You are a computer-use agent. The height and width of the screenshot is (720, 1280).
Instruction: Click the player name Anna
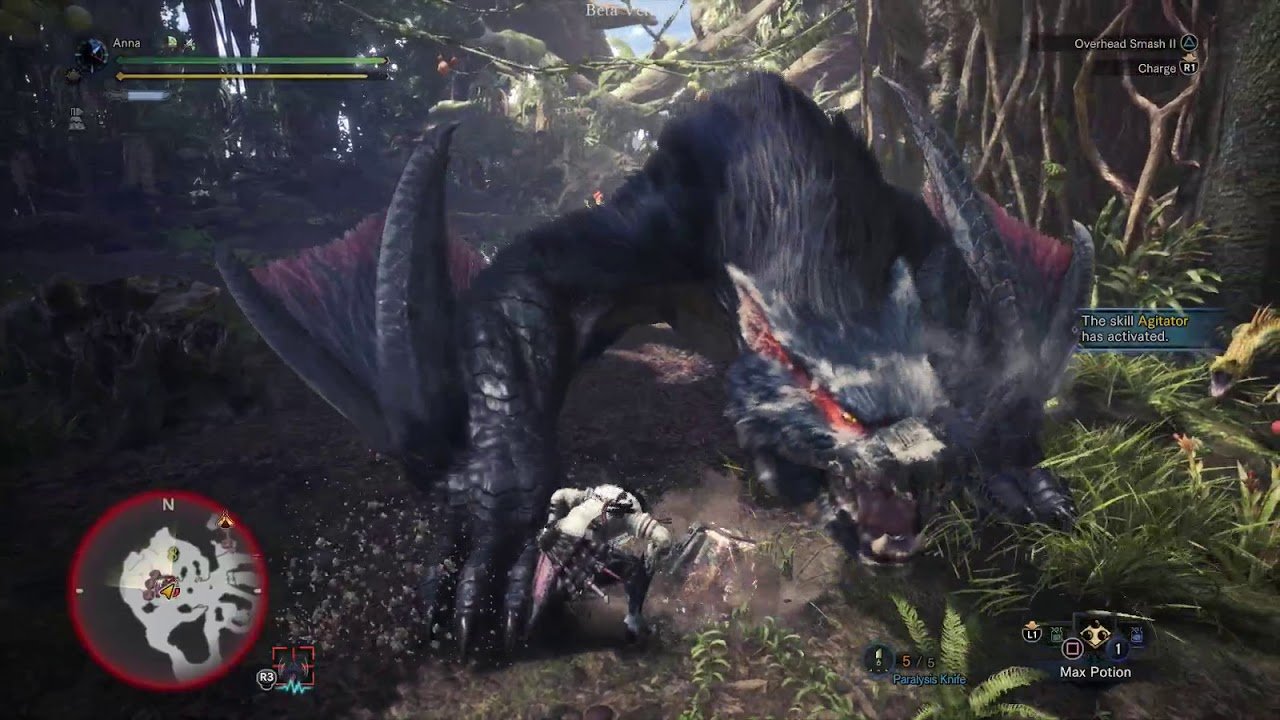(x=127, y=44)
